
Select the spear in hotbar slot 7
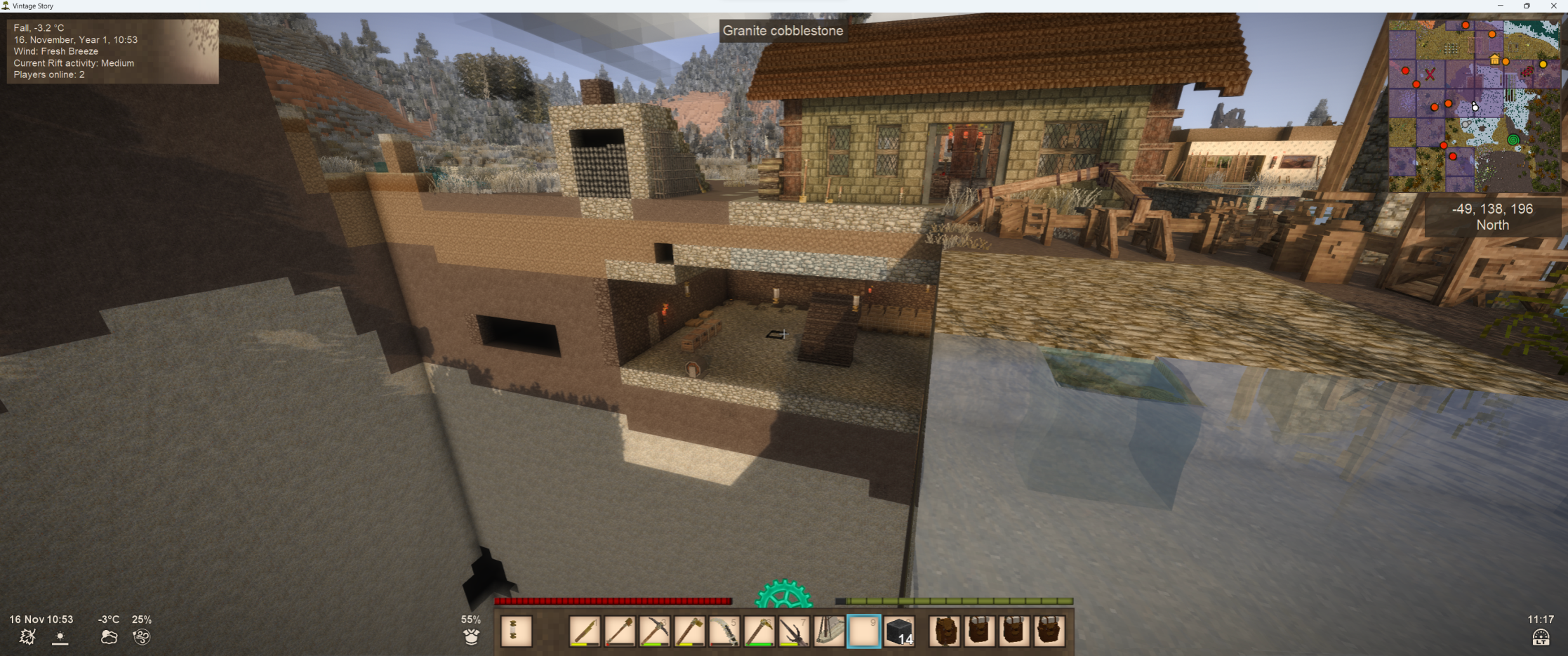[x=794, y=631]
